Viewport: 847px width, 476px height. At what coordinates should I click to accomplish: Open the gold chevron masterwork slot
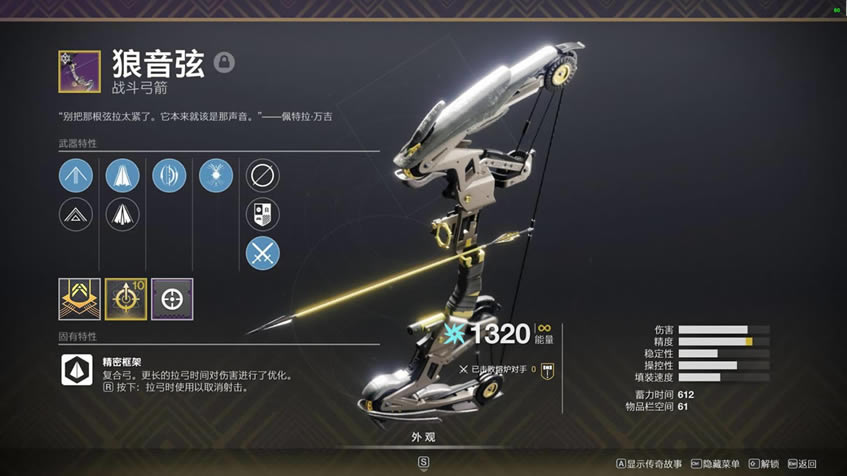point(79,299)
